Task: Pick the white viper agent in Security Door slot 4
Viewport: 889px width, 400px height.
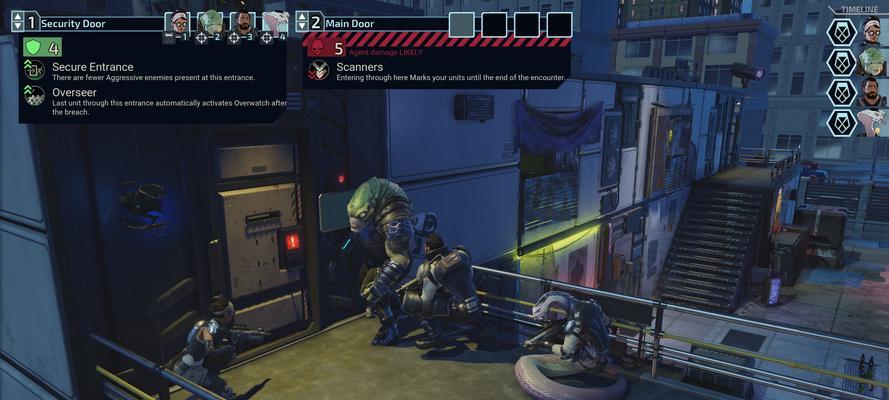Action: point(276,22)
